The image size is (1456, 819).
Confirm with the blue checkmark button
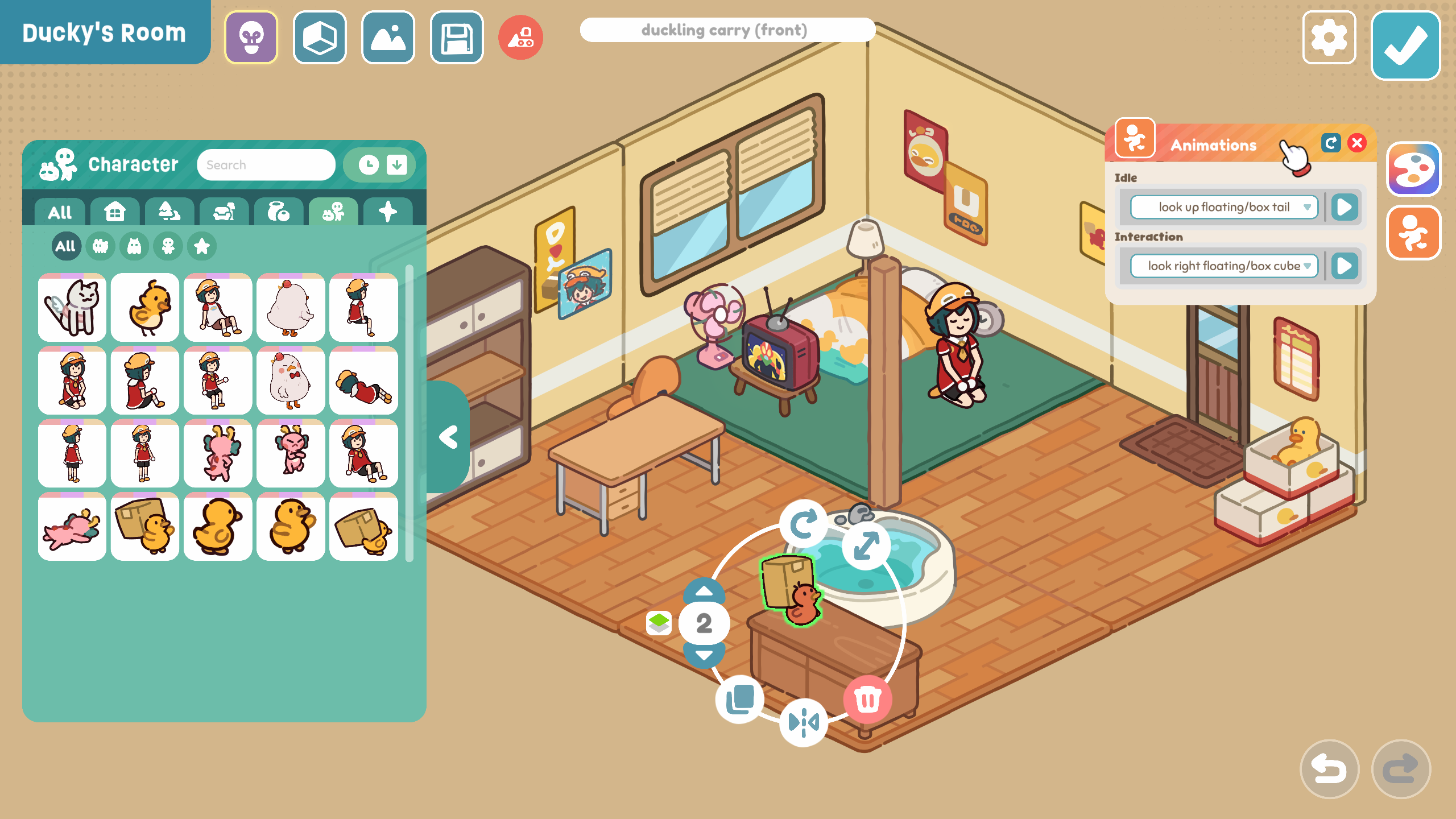(x=1405, y=45)
